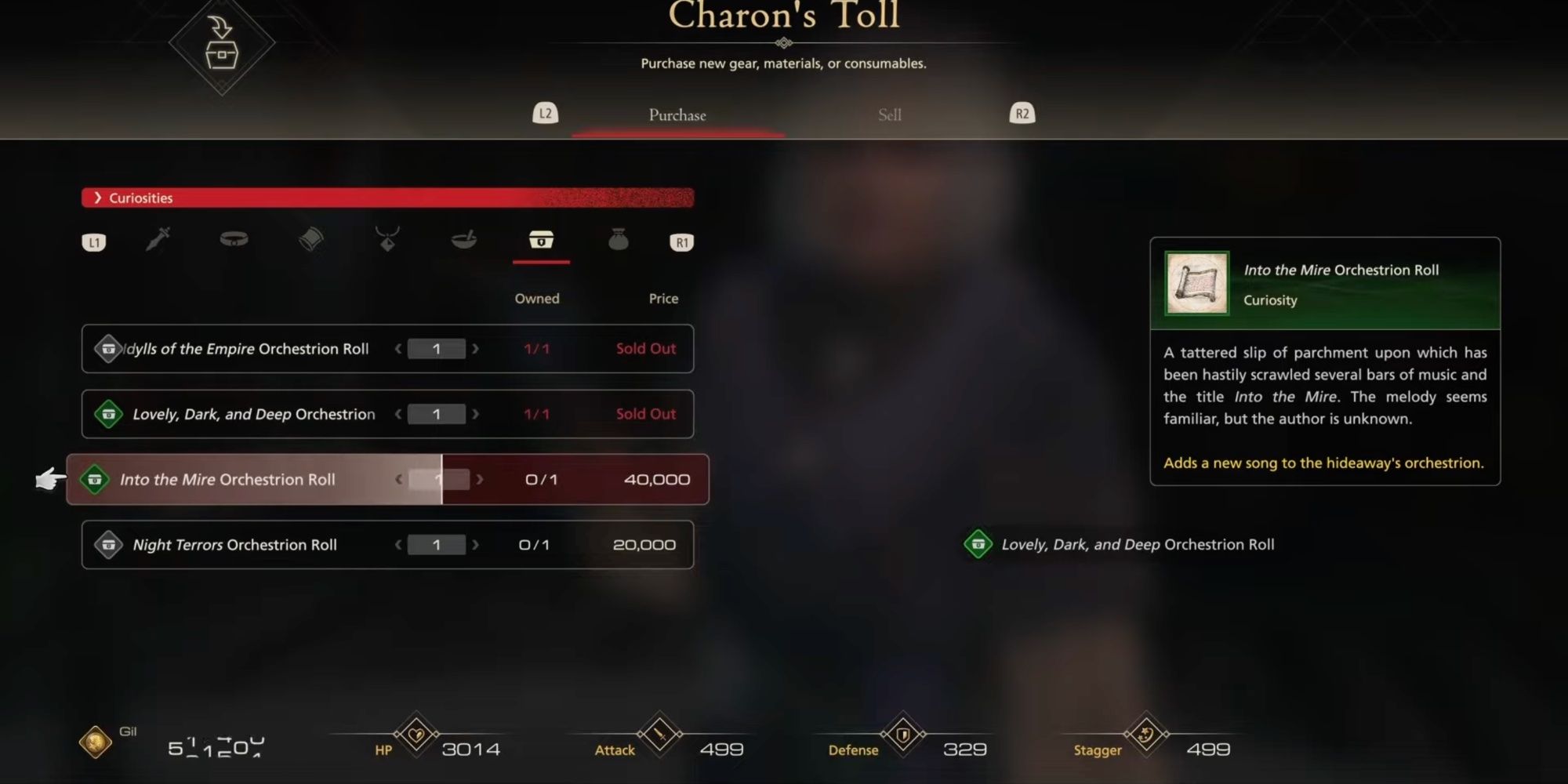The height and width of the screenshot is (784, 1568).
Task: Switch to the Sell tab
Action: click(x=888, y=114)
